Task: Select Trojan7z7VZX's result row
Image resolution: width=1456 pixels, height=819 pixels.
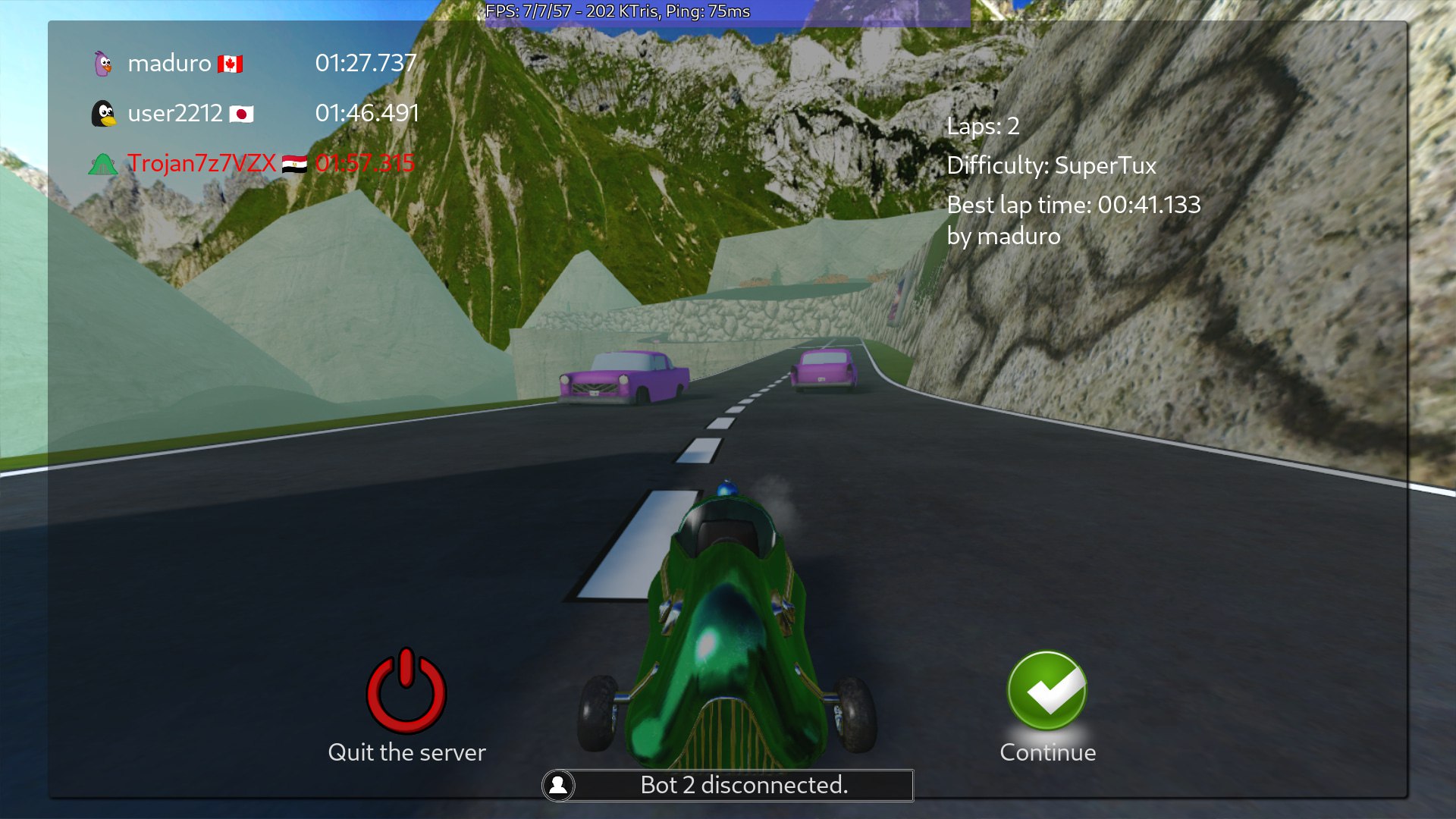Action: (253, 164)
